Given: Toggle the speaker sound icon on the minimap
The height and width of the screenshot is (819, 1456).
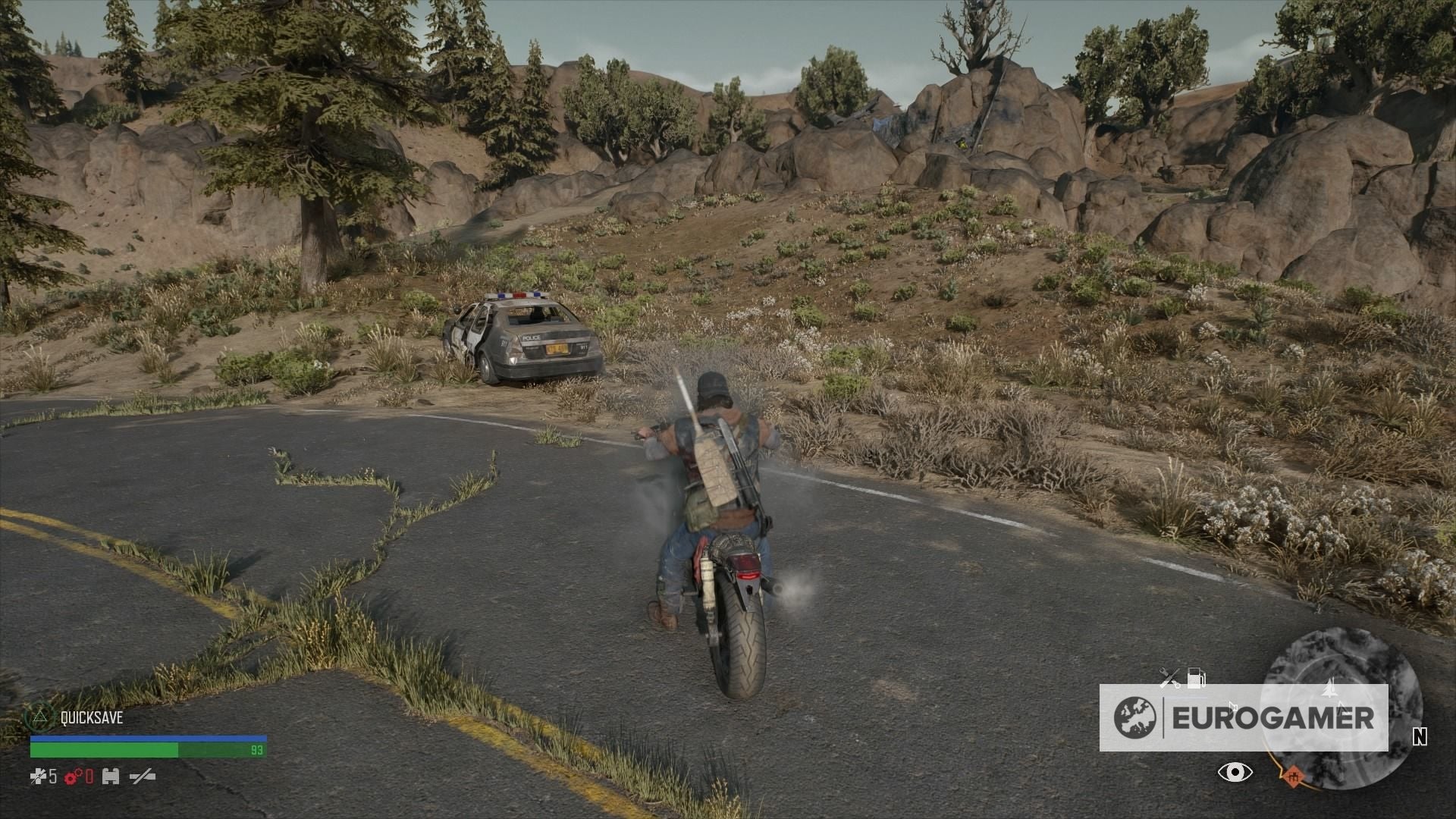Looking at the screenshot, I should [1233, 707].
